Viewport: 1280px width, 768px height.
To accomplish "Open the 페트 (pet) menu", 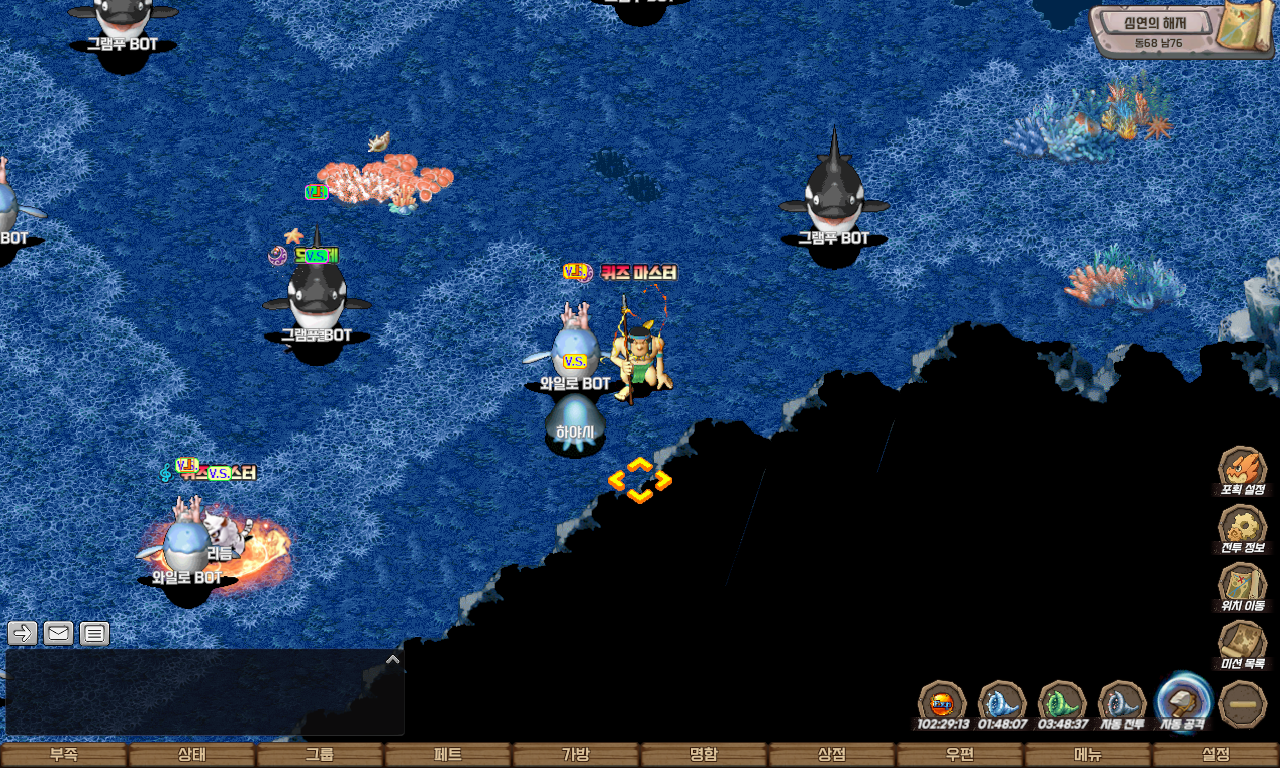I will click(x=448, y=755).
